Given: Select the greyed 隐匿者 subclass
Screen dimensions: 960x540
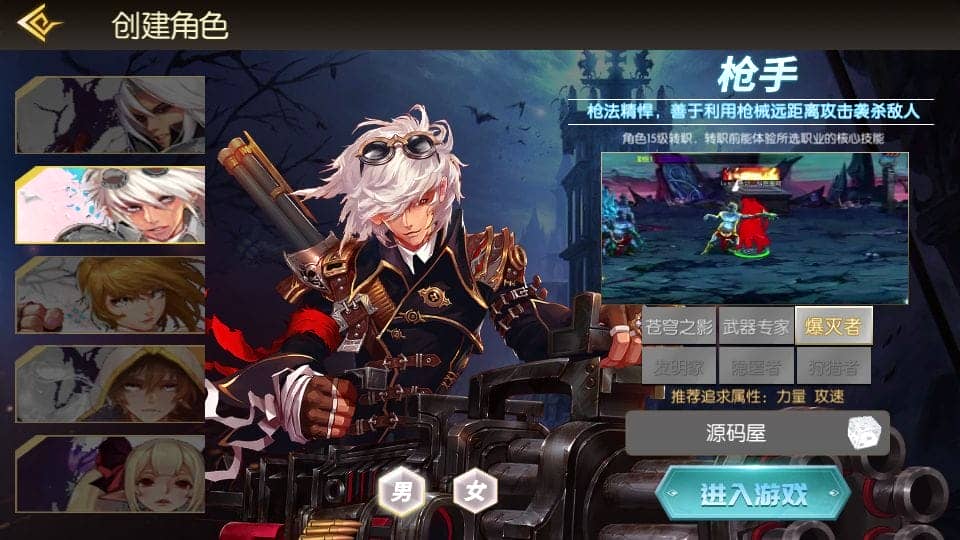Looking at the screenshot, I should click(756, 365).
